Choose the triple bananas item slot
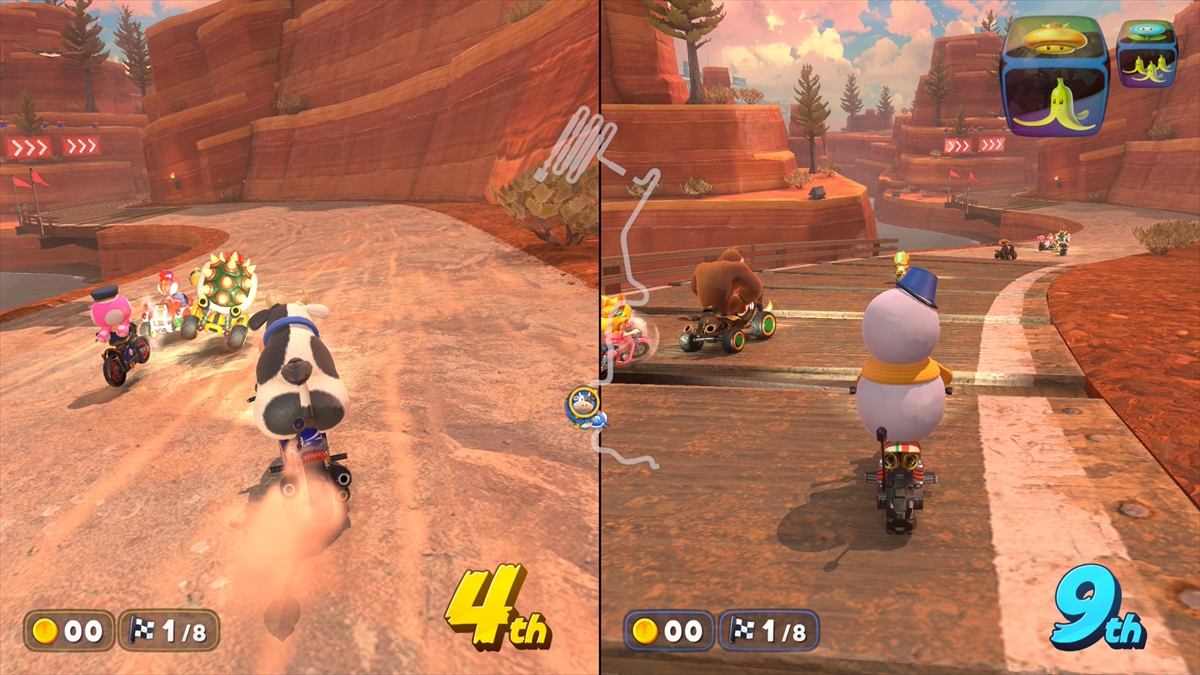 click(1147, 69)
